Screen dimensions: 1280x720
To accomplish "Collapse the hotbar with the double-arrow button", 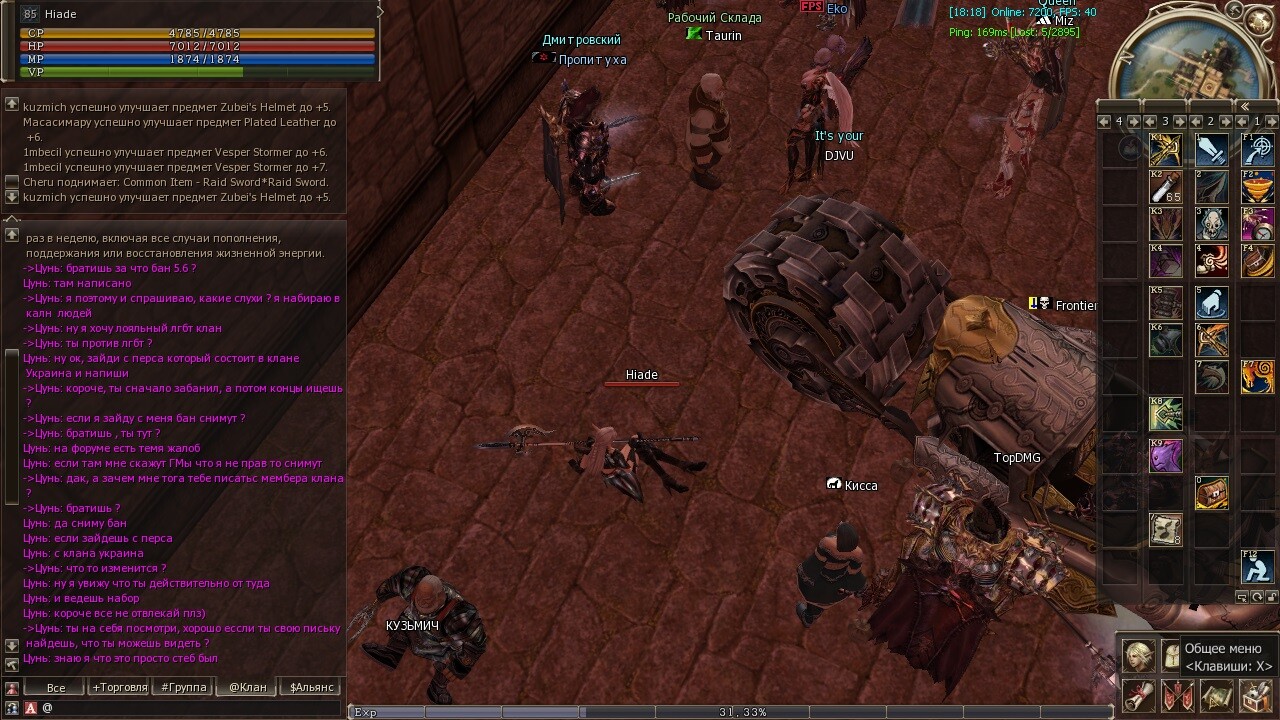I will tap(1244, 106).
